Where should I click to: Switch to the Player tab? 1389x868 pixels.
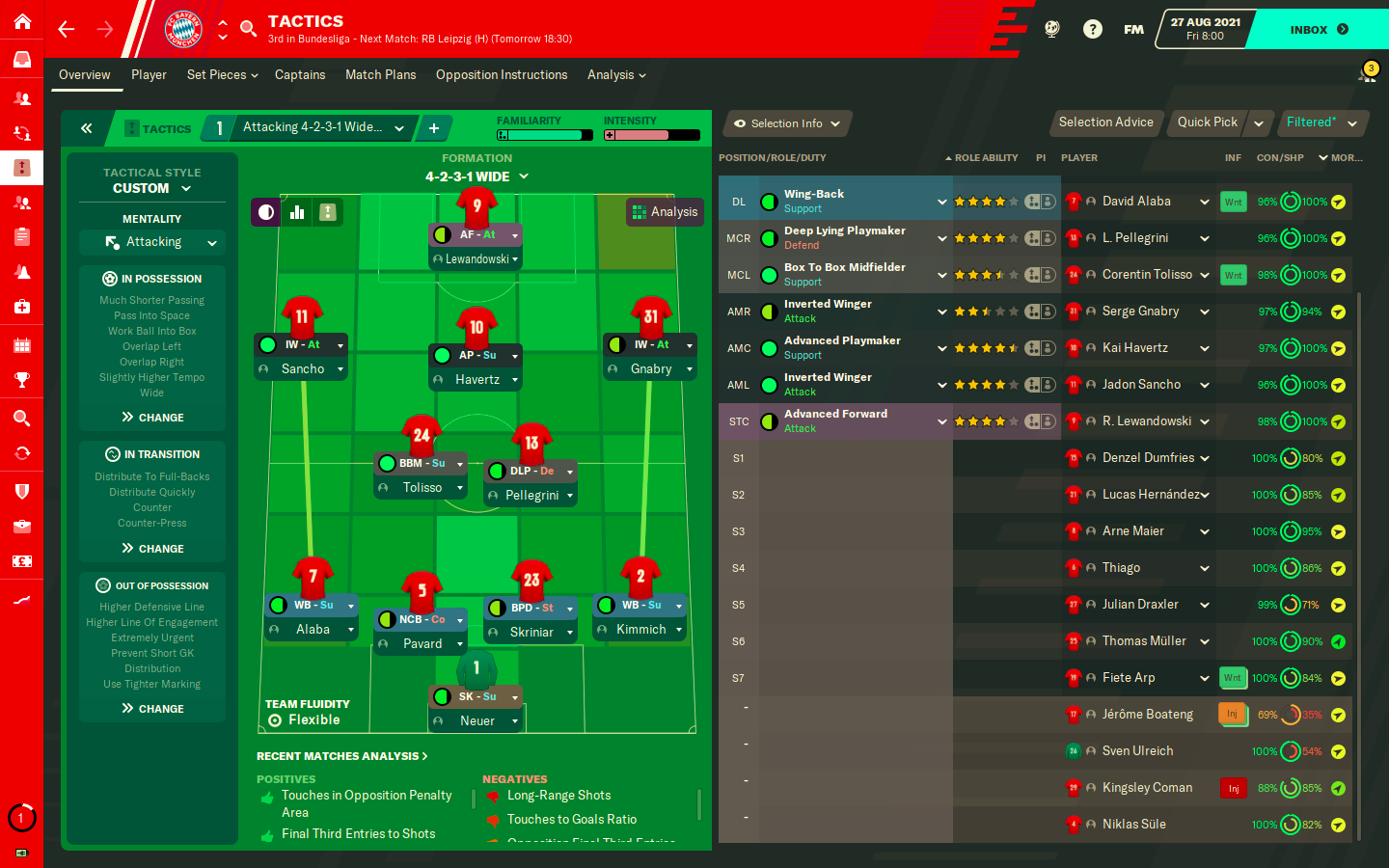click(x=149, y=75)
